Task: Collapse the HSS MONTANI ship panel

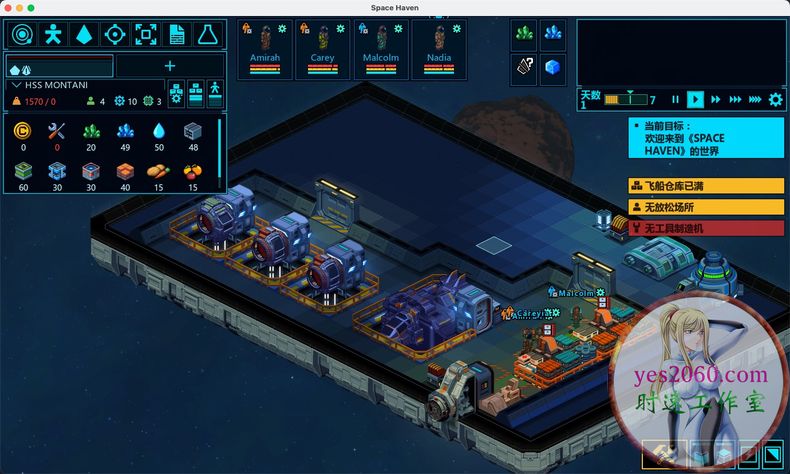Action: point(16,86)
